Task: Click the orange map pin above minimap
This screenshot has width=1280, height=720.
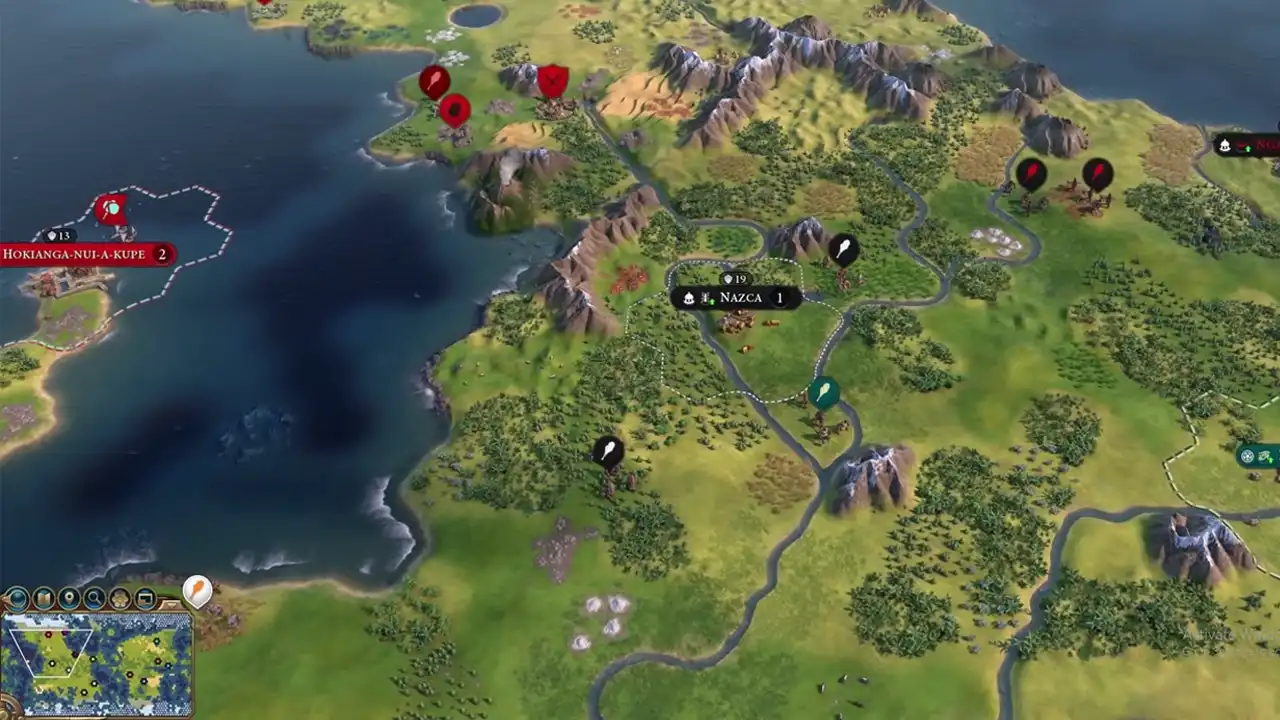Action: pyautogui.click(x=198, y=590)
